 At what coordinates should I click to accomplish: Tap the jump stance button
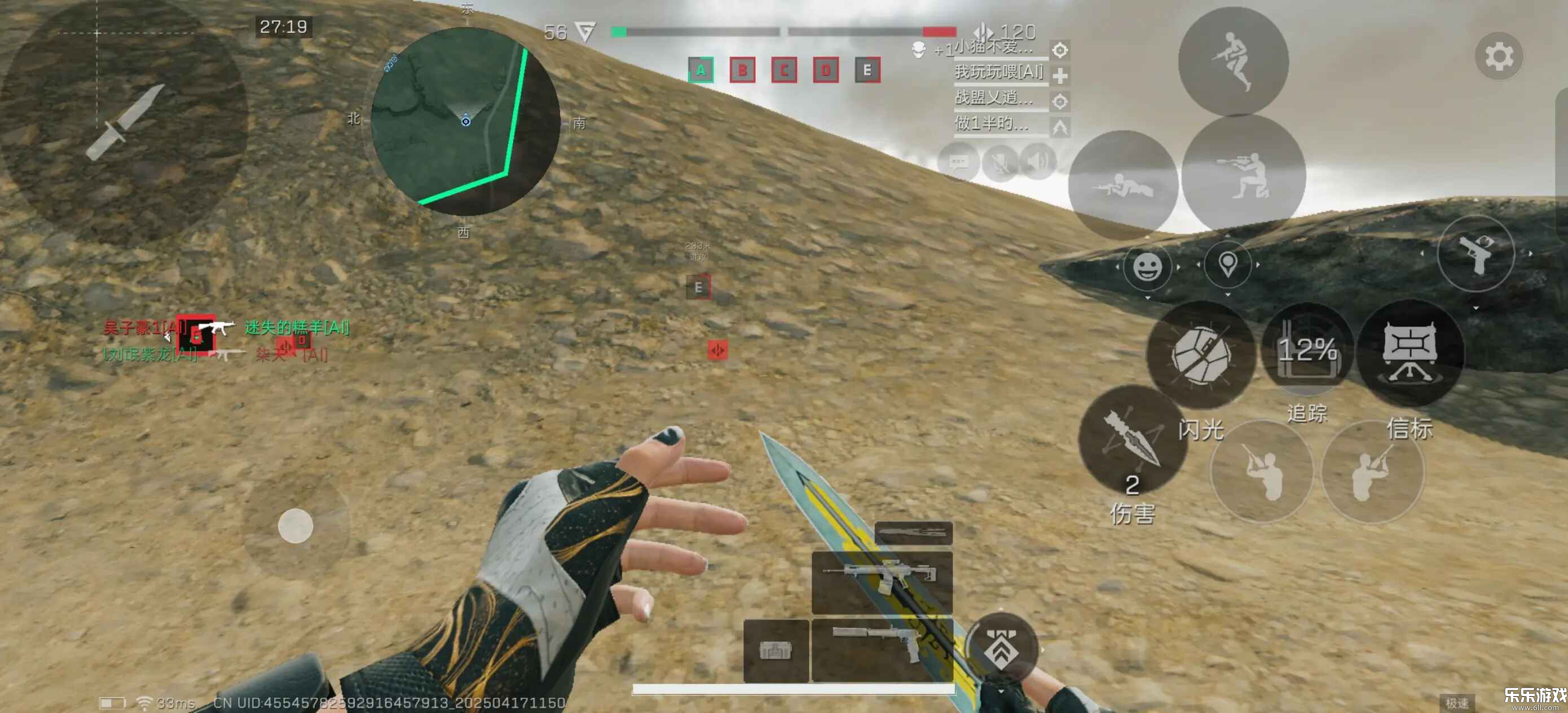(x=1232, y=61)
